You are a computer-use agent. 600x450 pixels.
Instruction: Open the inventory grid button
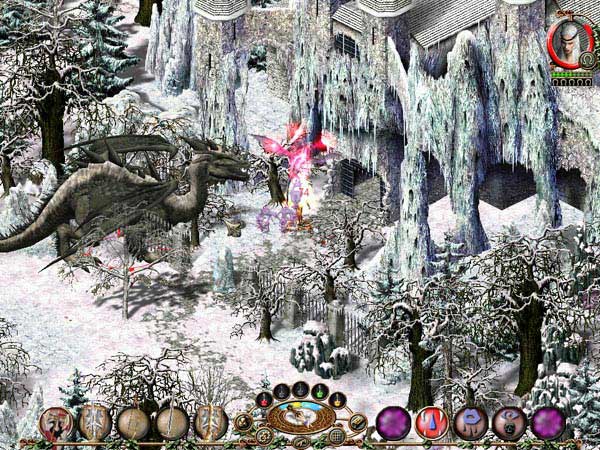click(337, 436)
